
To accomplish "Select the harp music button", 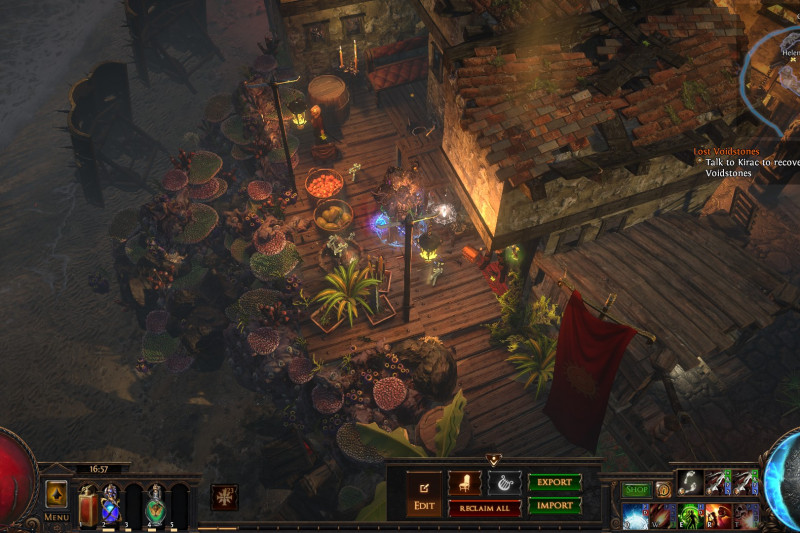I will 504,483.
